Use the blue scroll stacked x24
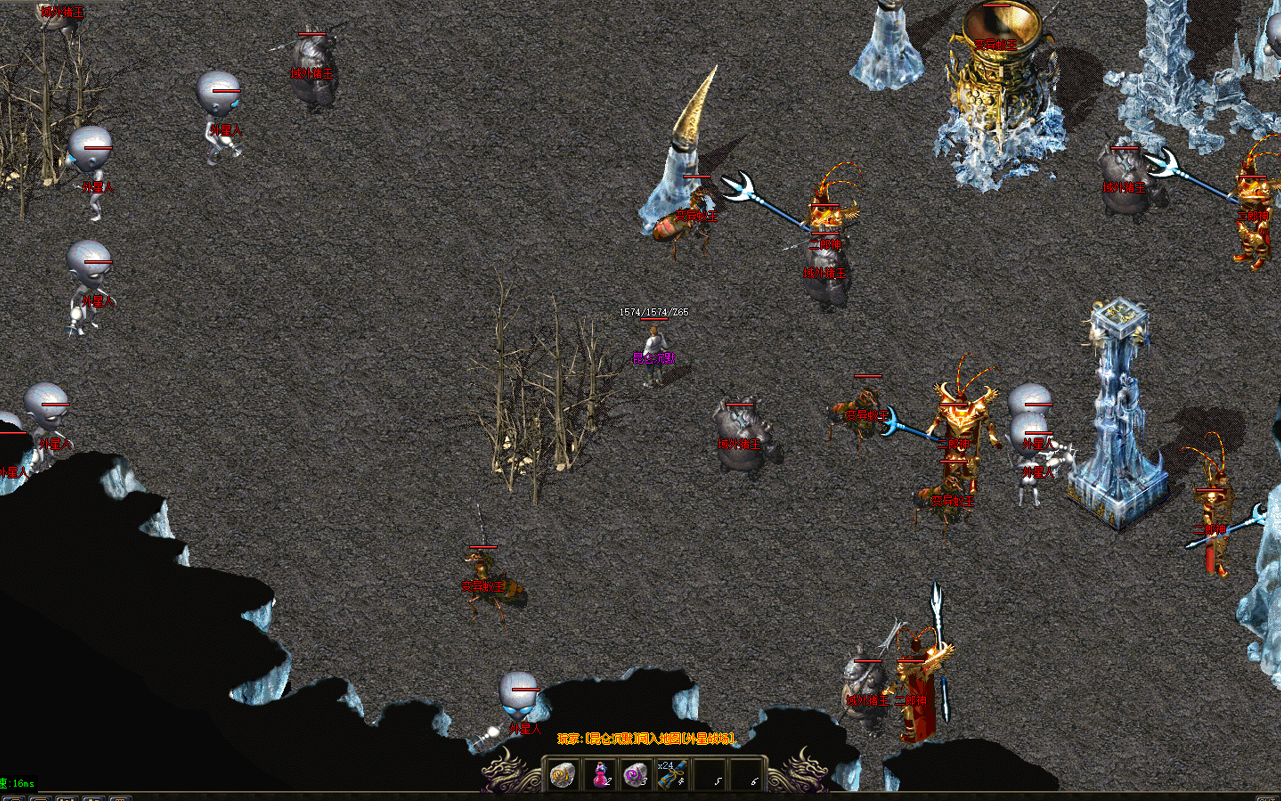Viewport: 1281px width, 801px height. coord(672,773)
